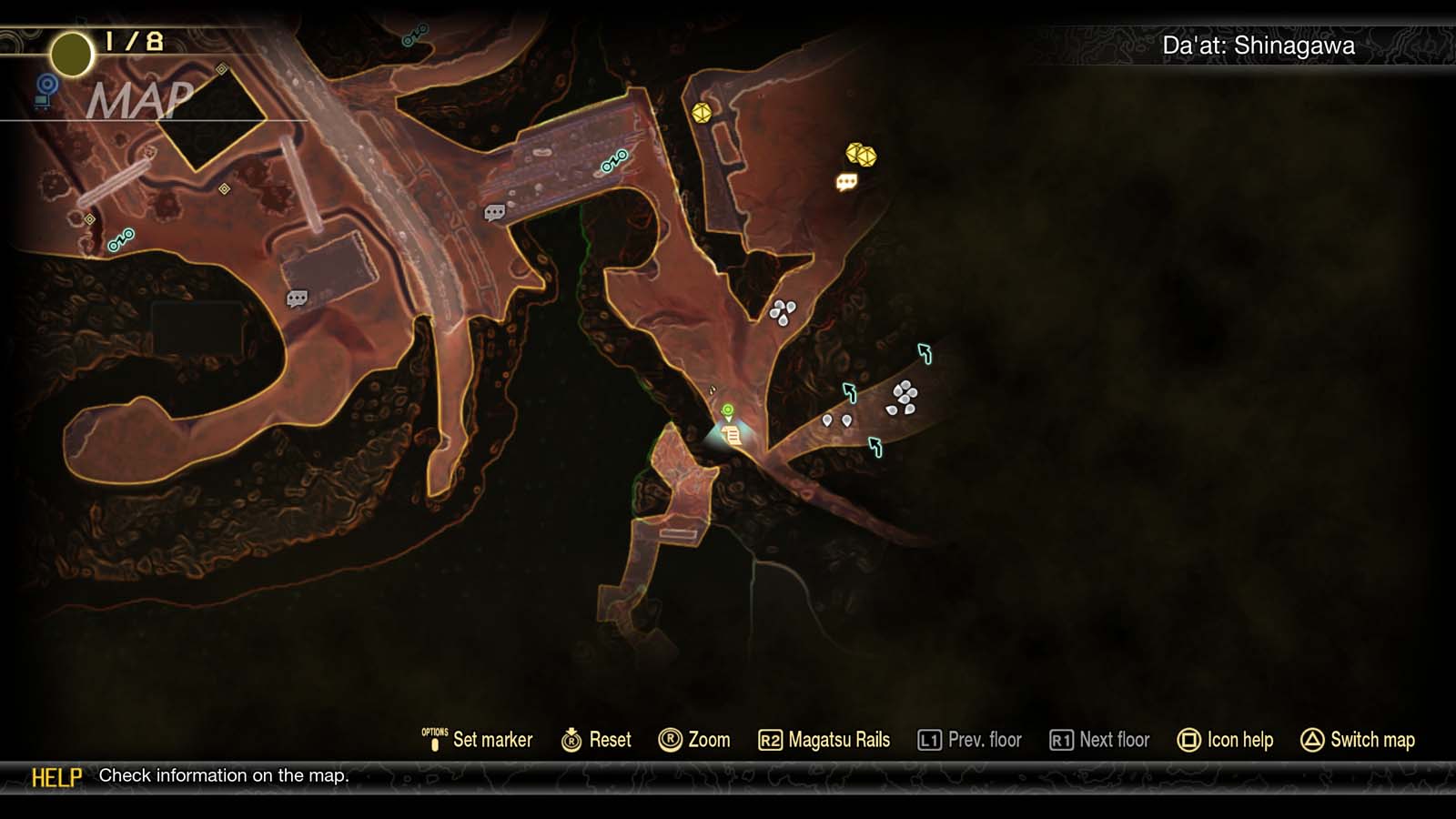This screenshot has width=1456, height=819.
Task: Click the teal relic icon near the station platform
Action: coord(612,158)
